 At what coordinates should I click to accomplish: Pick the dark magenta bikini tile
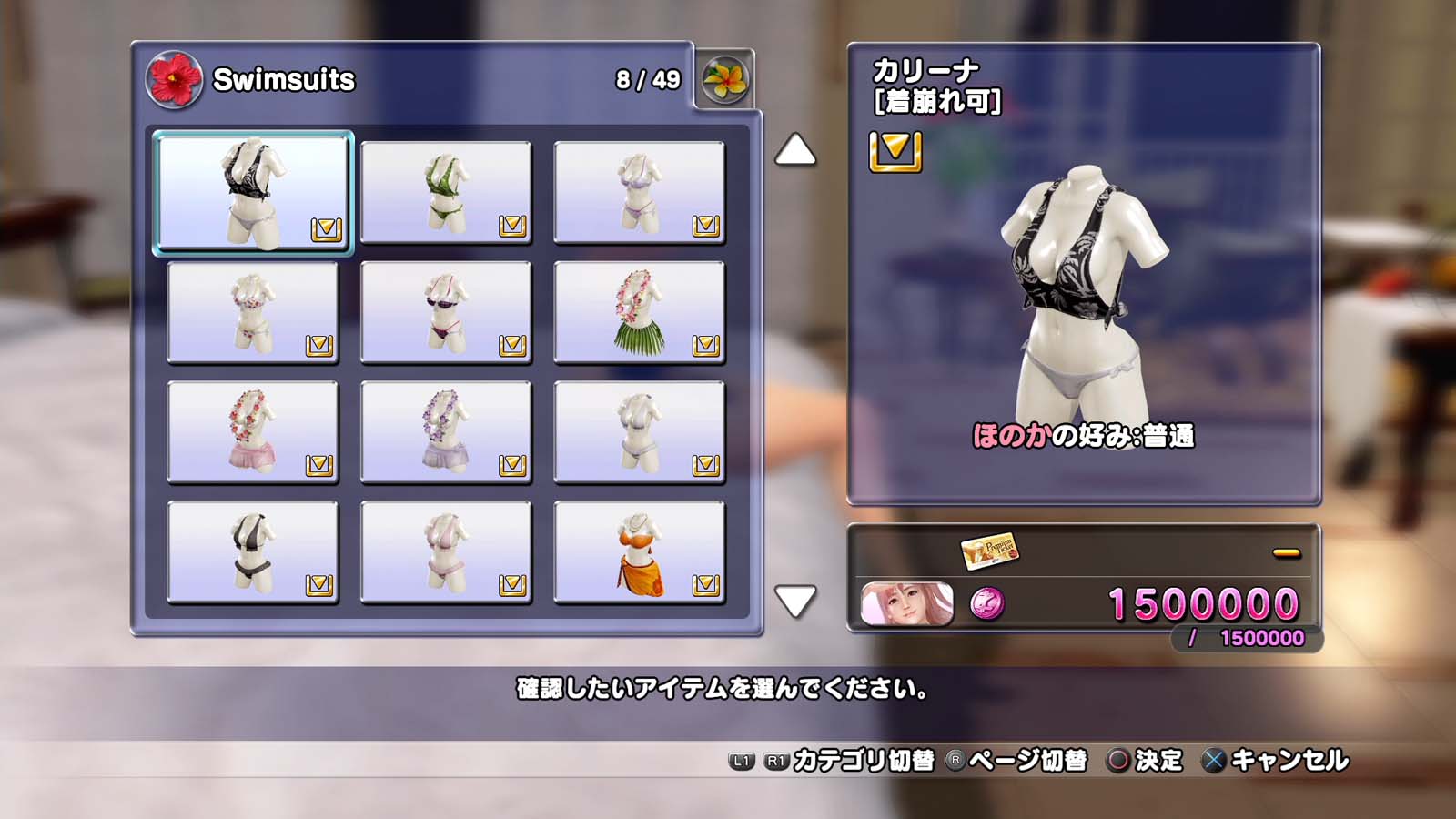tap(446, 312)
